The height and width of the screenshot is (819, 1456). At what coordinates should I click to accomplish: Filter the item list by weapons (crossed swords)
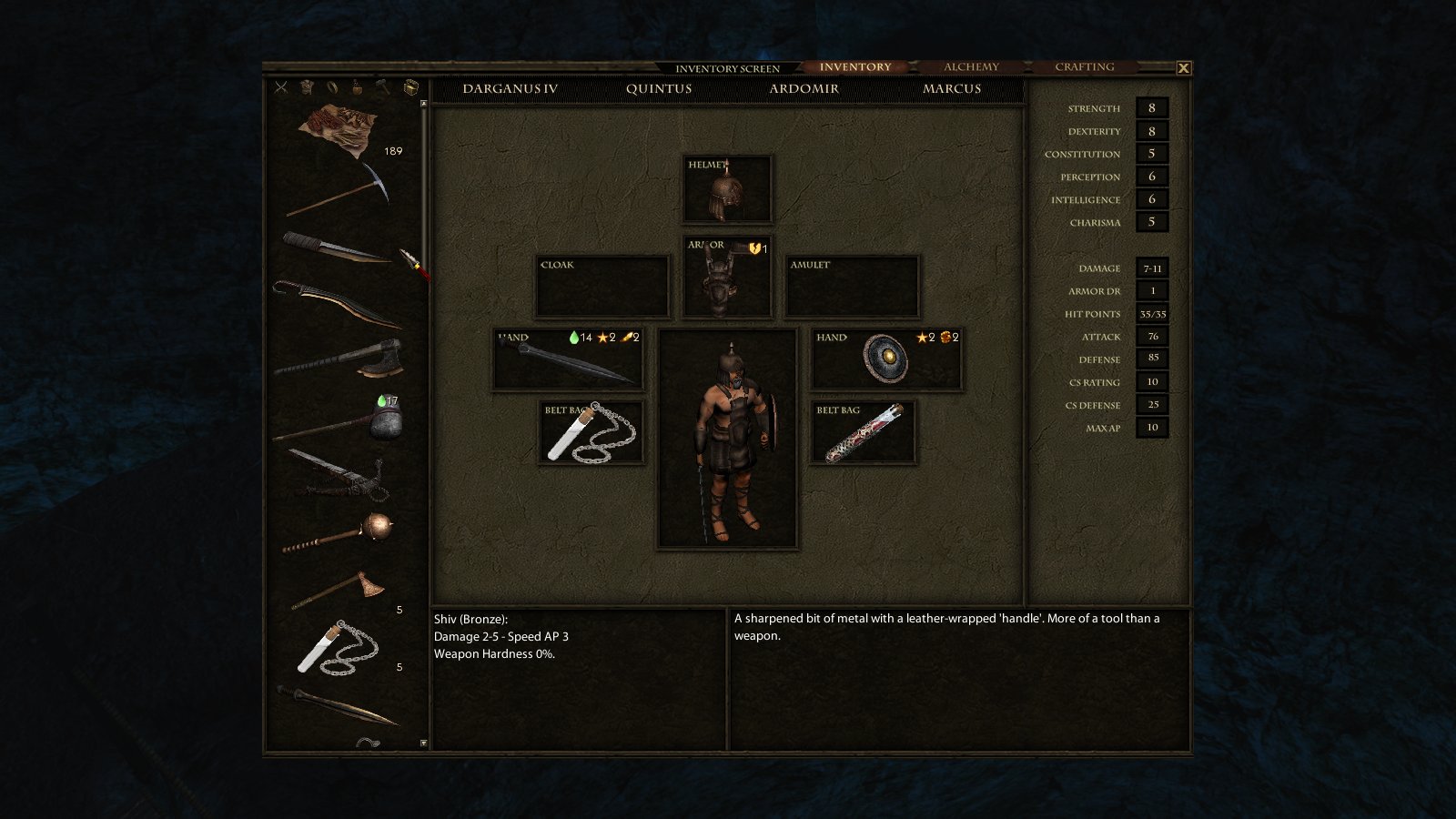[281, 87]
